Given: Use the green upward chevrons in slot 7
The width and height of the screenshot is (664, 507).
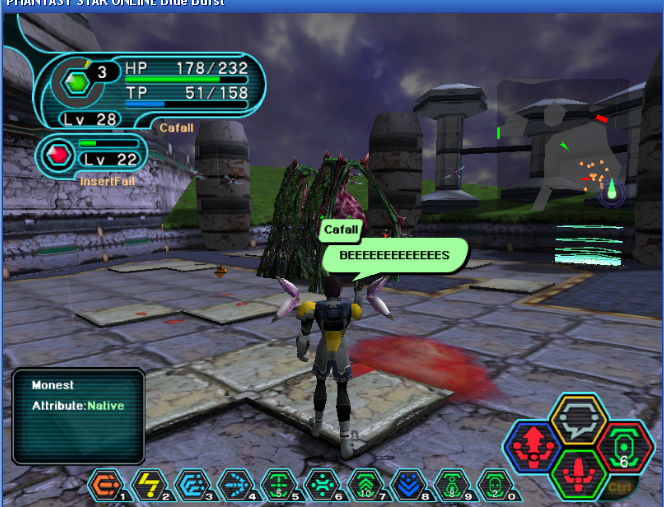Looking at the screenshot, I should pyautogui.click(x=364, y=485).
